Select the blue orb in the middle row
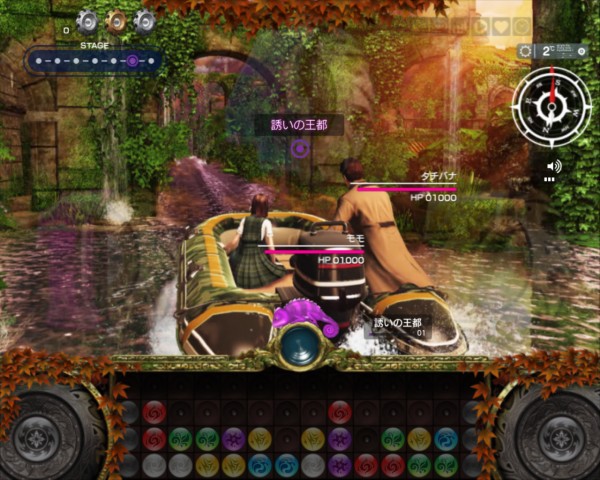The height and width of the screenshot is (480, 600). [446, 438]
